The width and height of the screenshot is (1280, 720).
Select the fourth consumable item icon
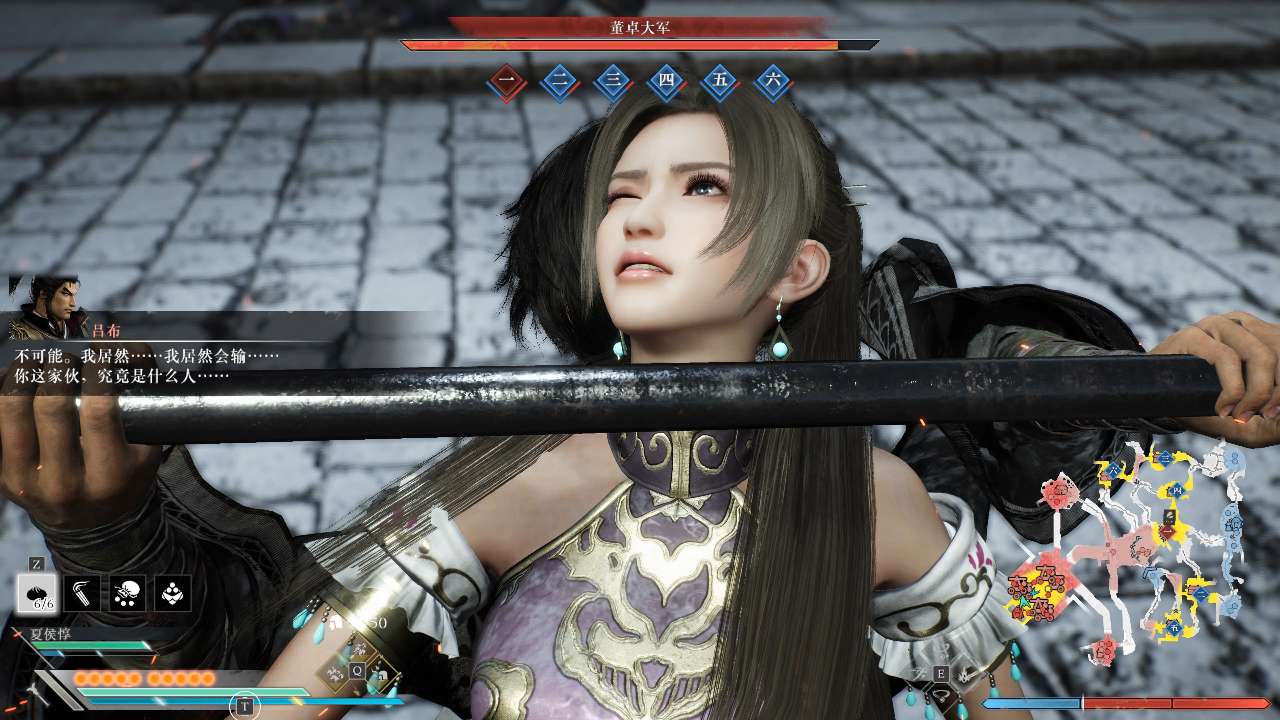(x=172, y=593)
